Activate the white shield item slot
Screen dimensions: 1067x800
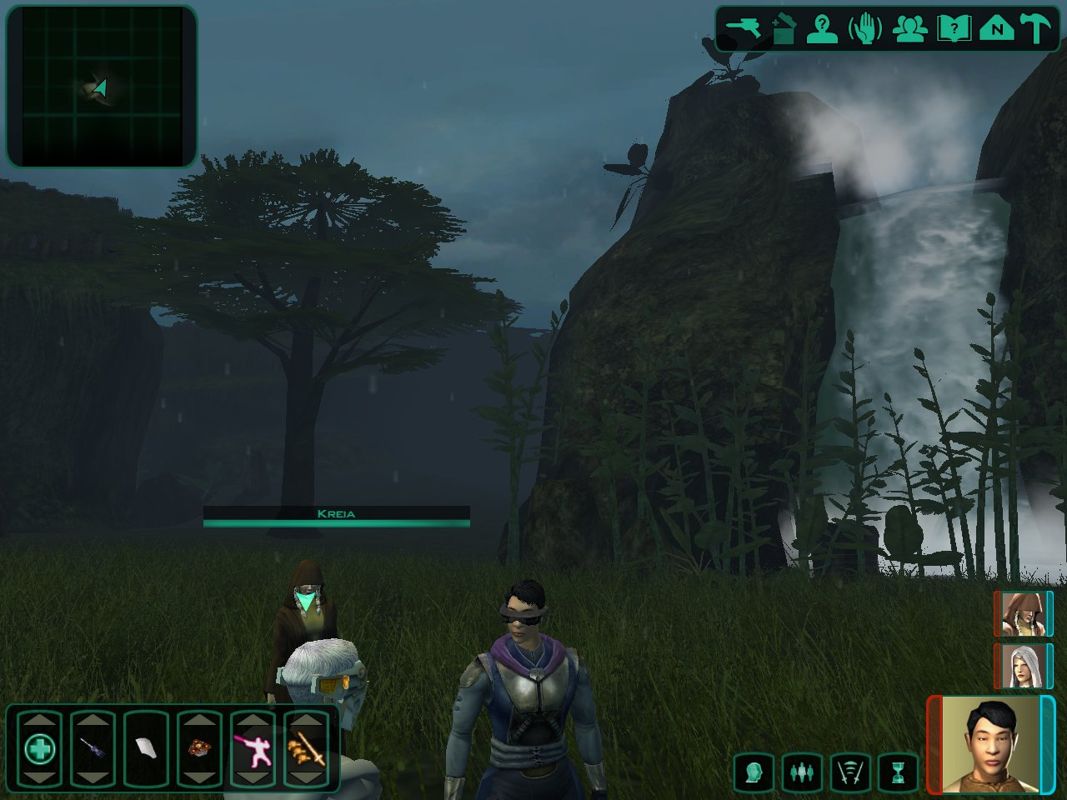tap(146, 748)
